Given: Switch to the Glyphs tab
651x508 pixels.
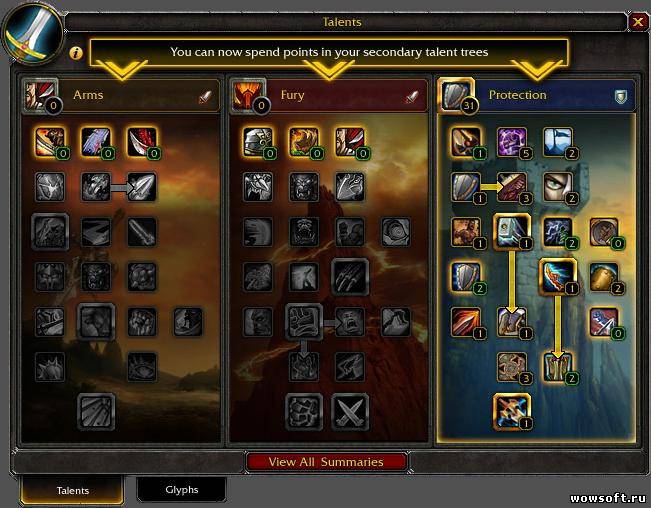Looking at the screenshot, I should 181,490.
